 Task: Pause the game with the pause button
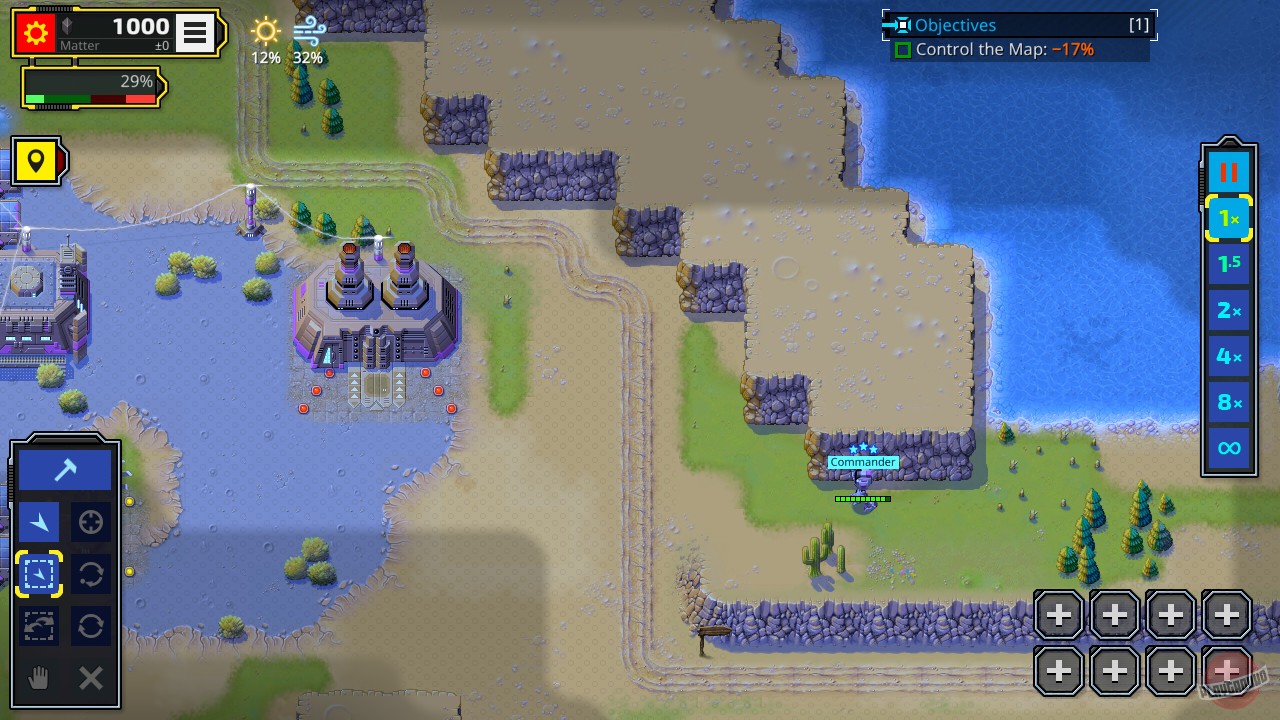coord(1228,170)
